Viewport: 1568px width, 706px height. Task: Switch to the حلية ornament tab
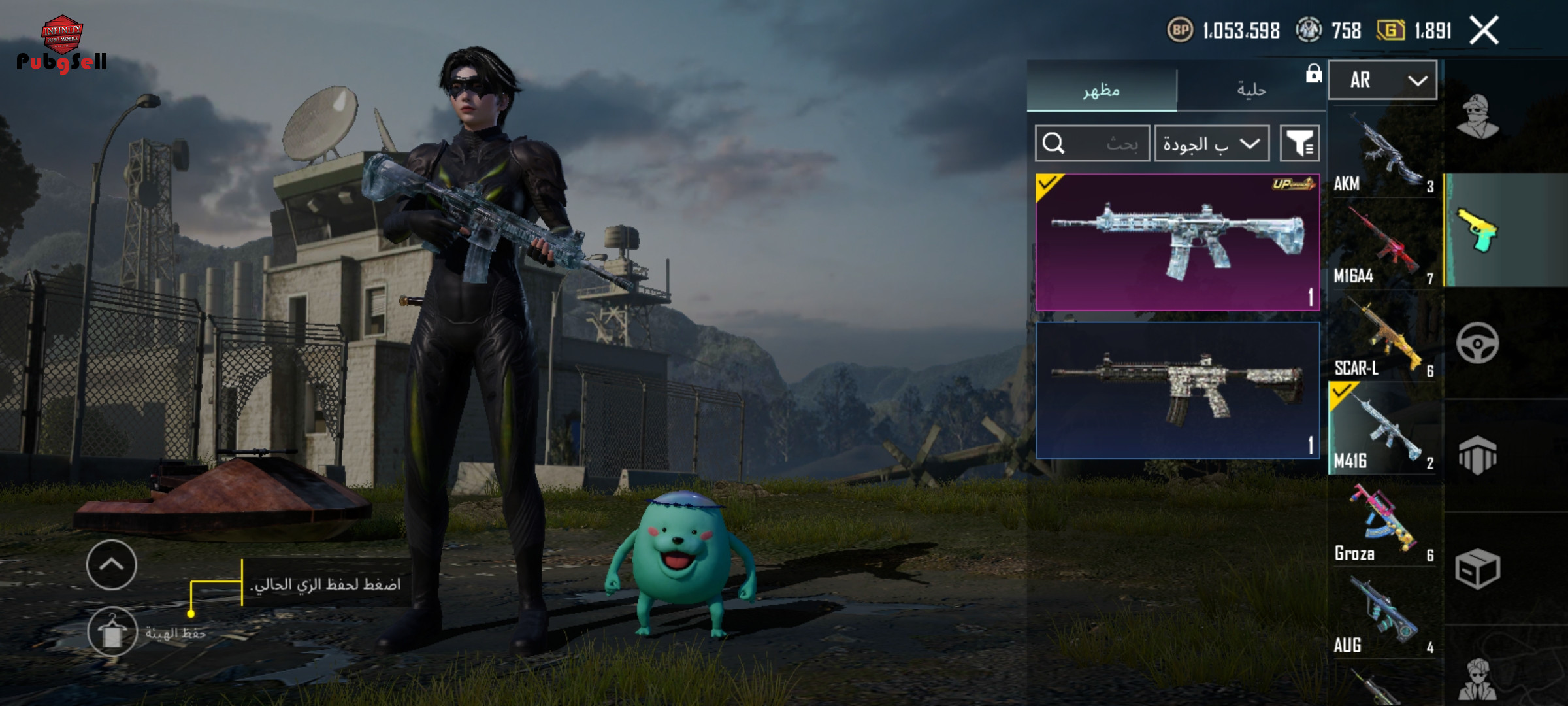[1251, 90]
